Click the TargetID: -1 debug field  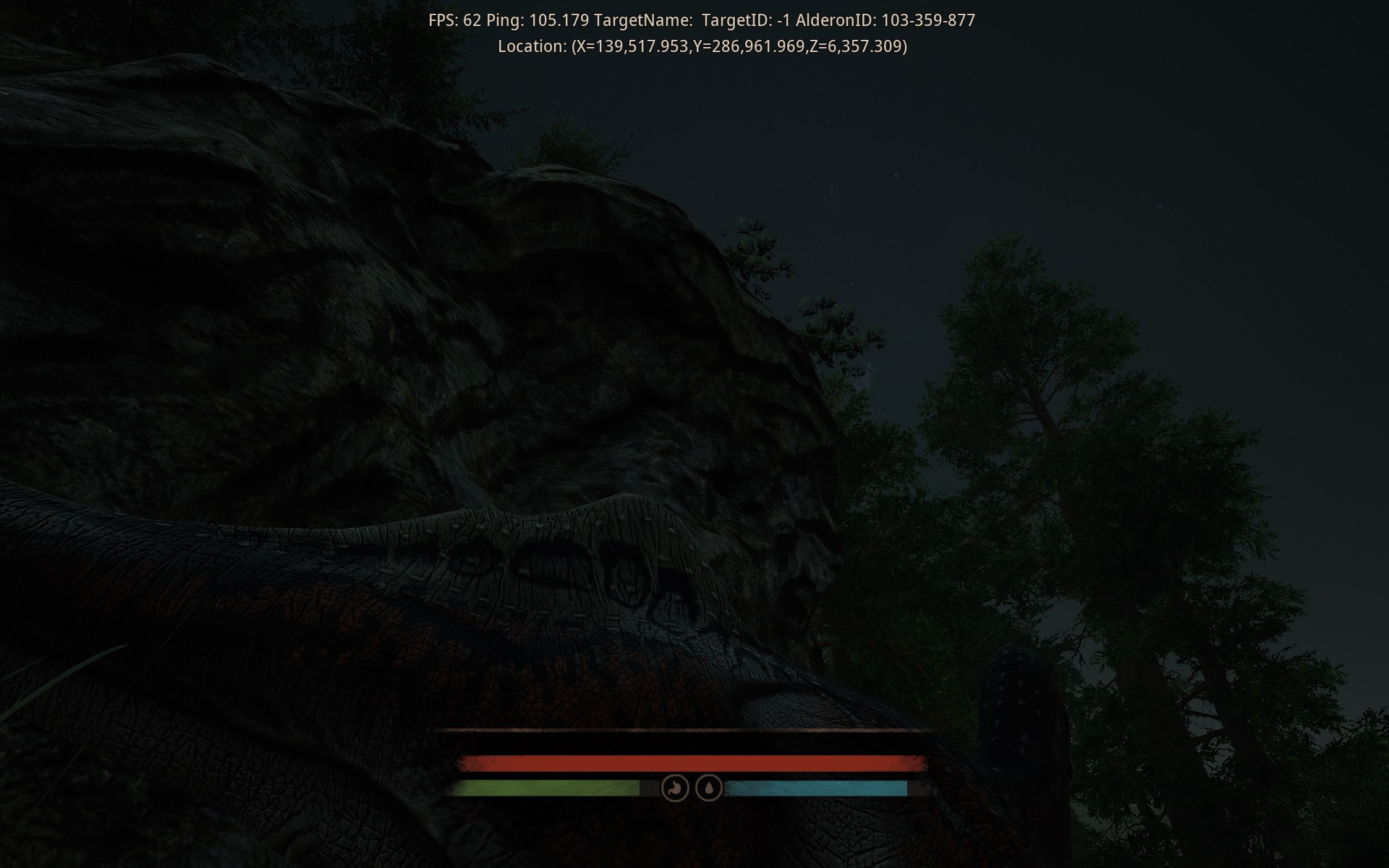pos(749,20)
